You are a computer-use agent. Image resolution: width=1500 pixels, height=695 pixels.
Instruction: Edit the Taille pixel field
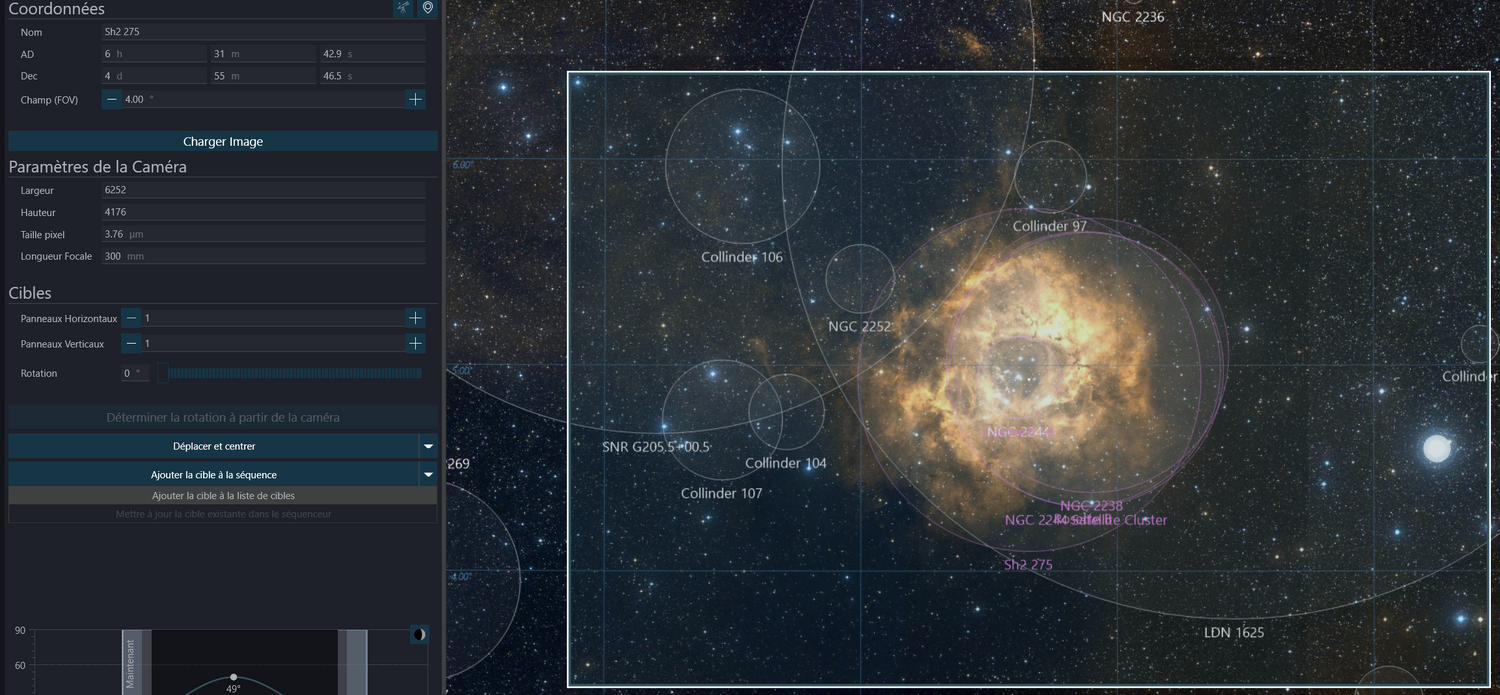point(263,234)
